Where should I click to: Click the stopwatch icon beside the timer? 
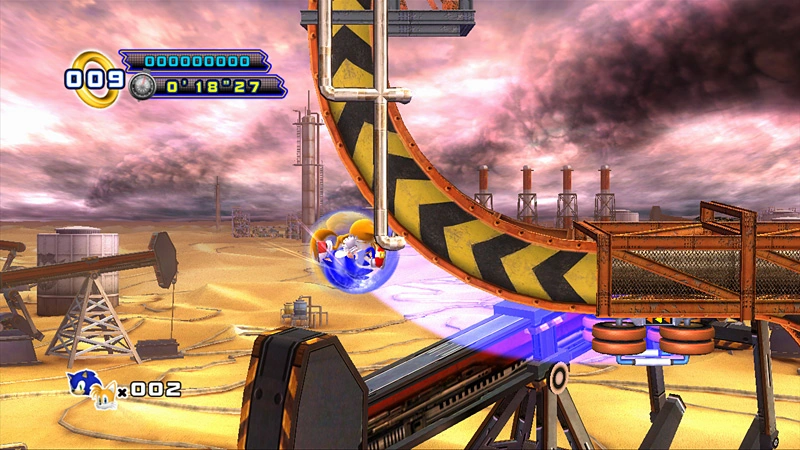[x=142, y=86]
